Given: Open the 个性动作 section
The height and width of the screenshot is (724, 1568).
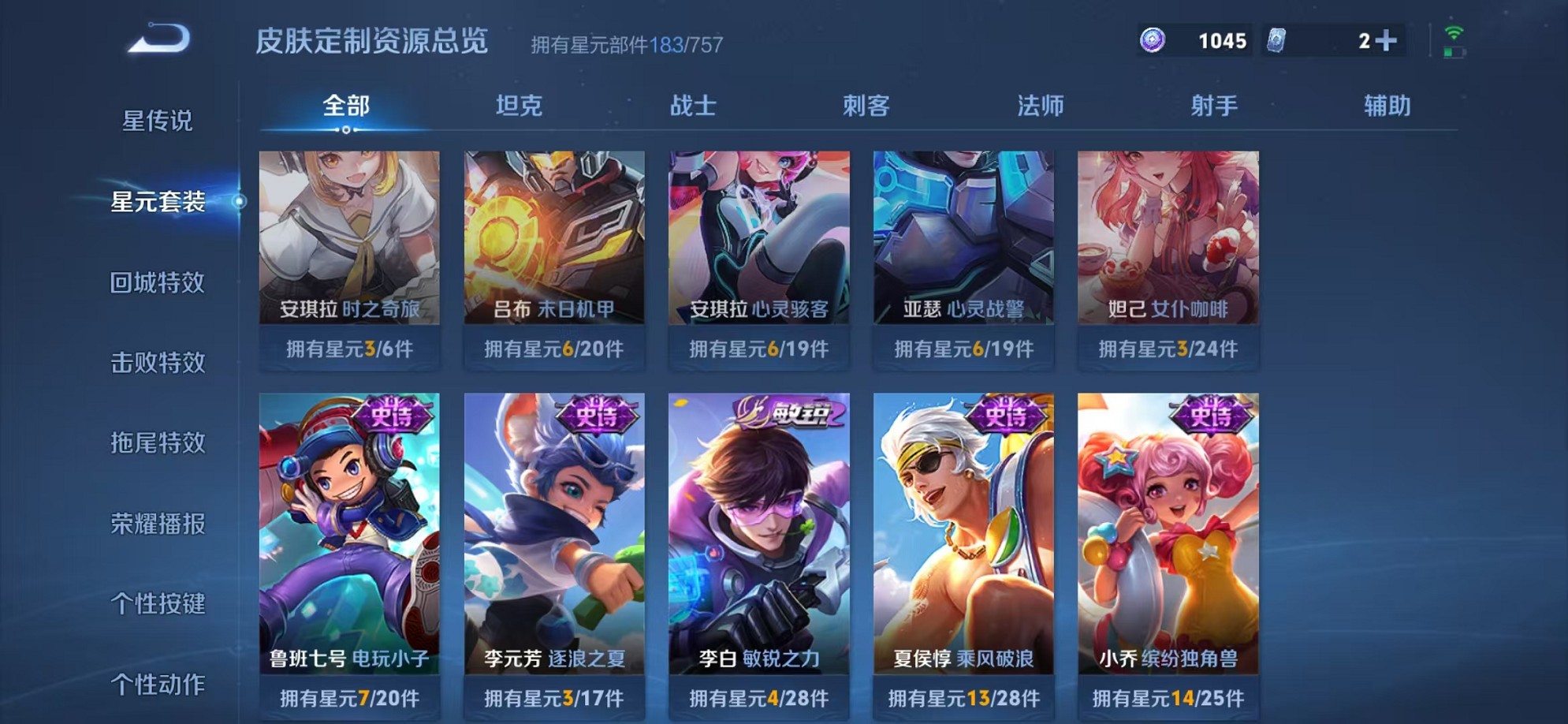Looking at the screenshot, I should coord(158,686).
